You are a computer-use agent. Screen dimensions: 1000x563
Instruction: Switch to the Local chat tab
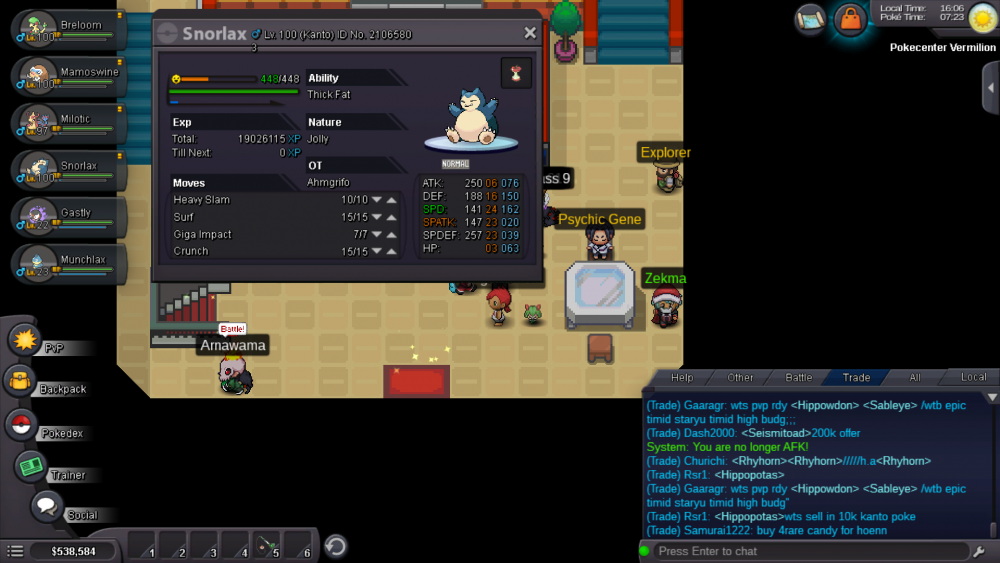click(973, 378)
